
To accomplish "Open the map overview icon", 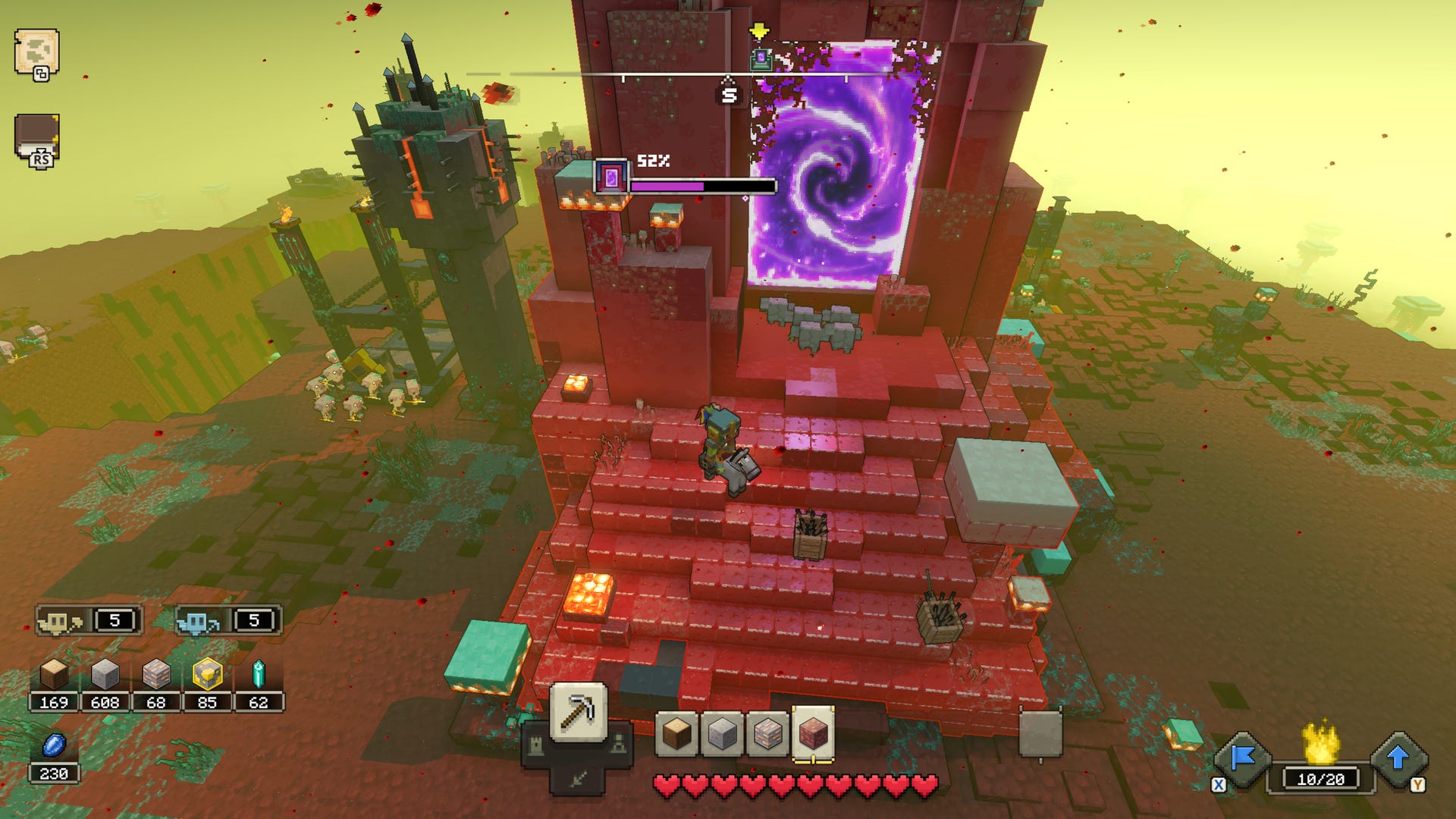I will click(38, 47).
